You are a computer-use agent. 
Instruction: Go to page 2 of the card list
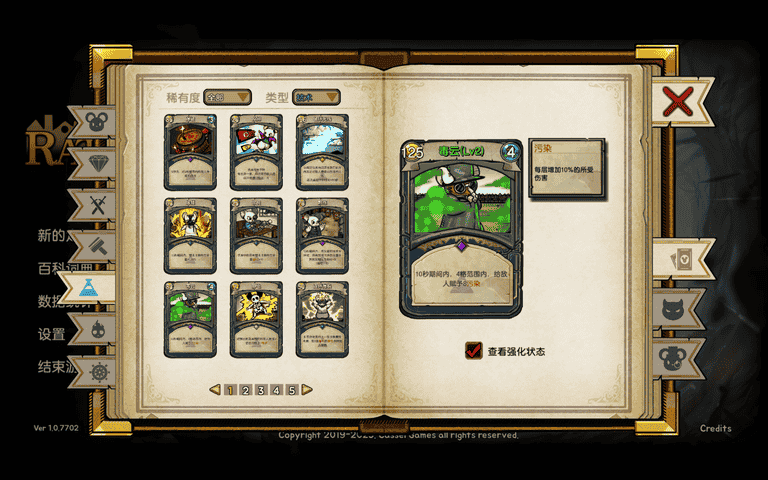tap(245, 390)
